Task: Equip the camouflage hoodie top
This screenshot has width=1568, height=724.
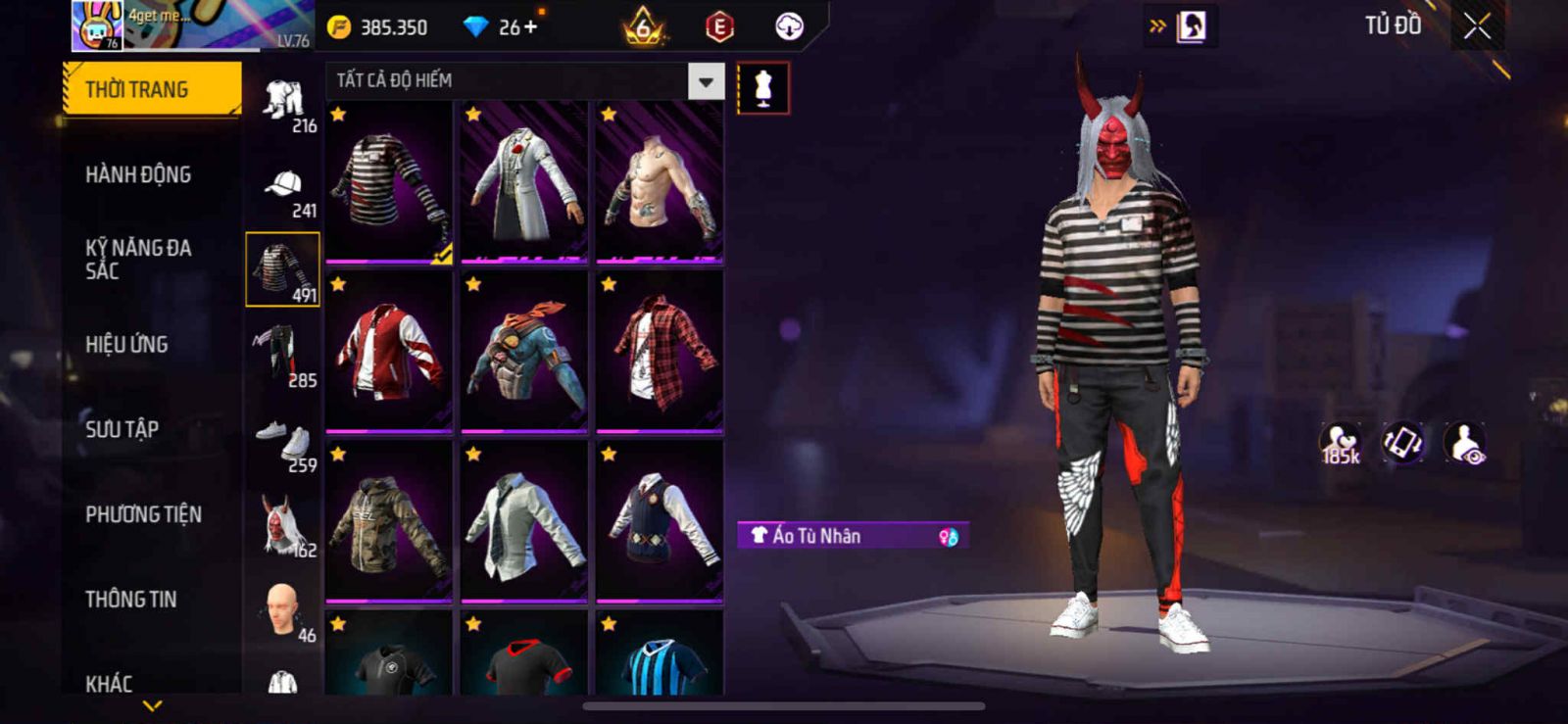Action: pos(389,521)
